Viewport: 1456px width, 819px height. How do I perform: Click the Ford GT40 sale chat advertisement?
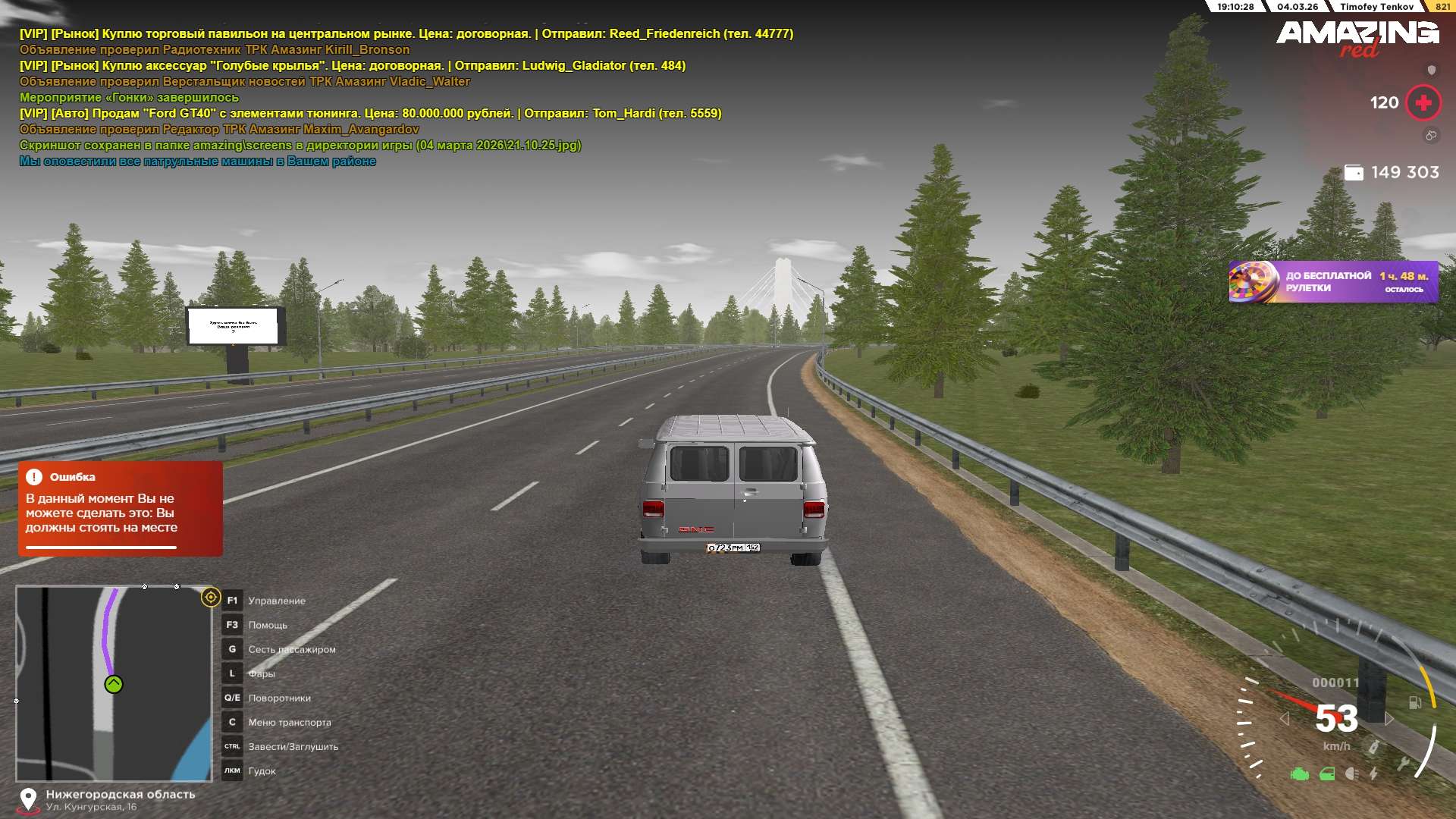point(370,114)
